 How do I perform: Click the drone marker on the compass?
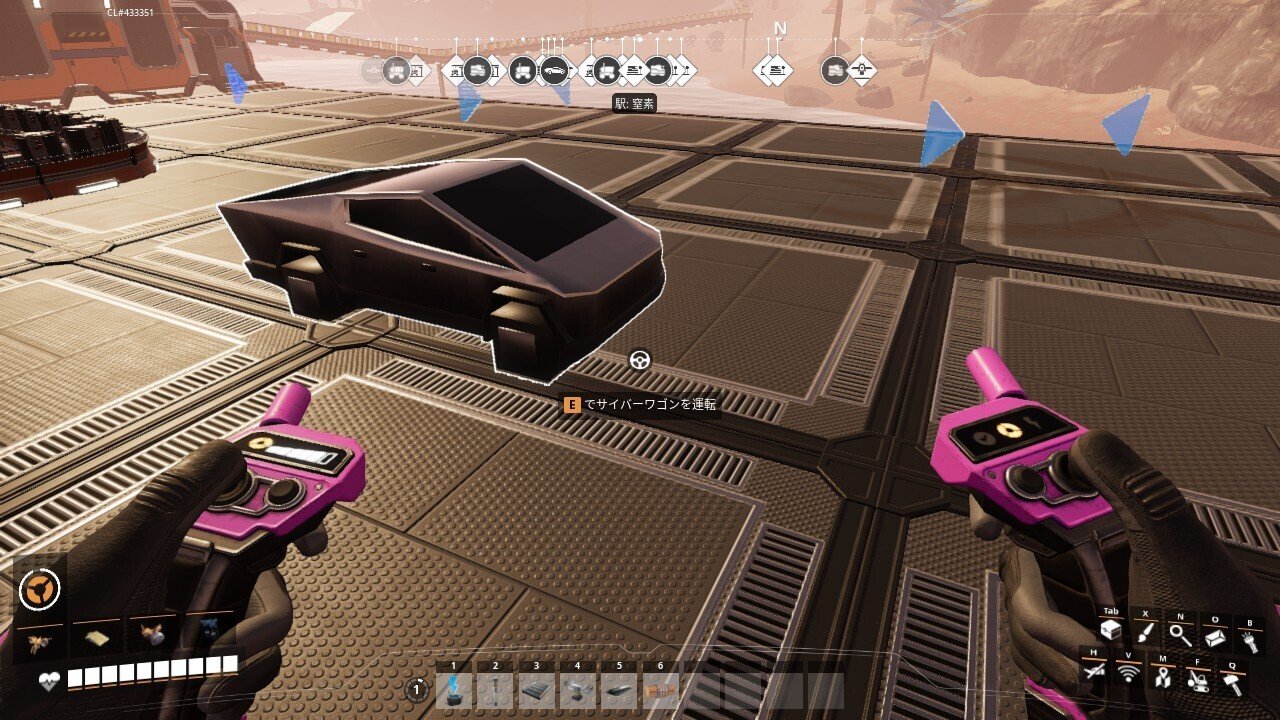[x=862, y=70]
